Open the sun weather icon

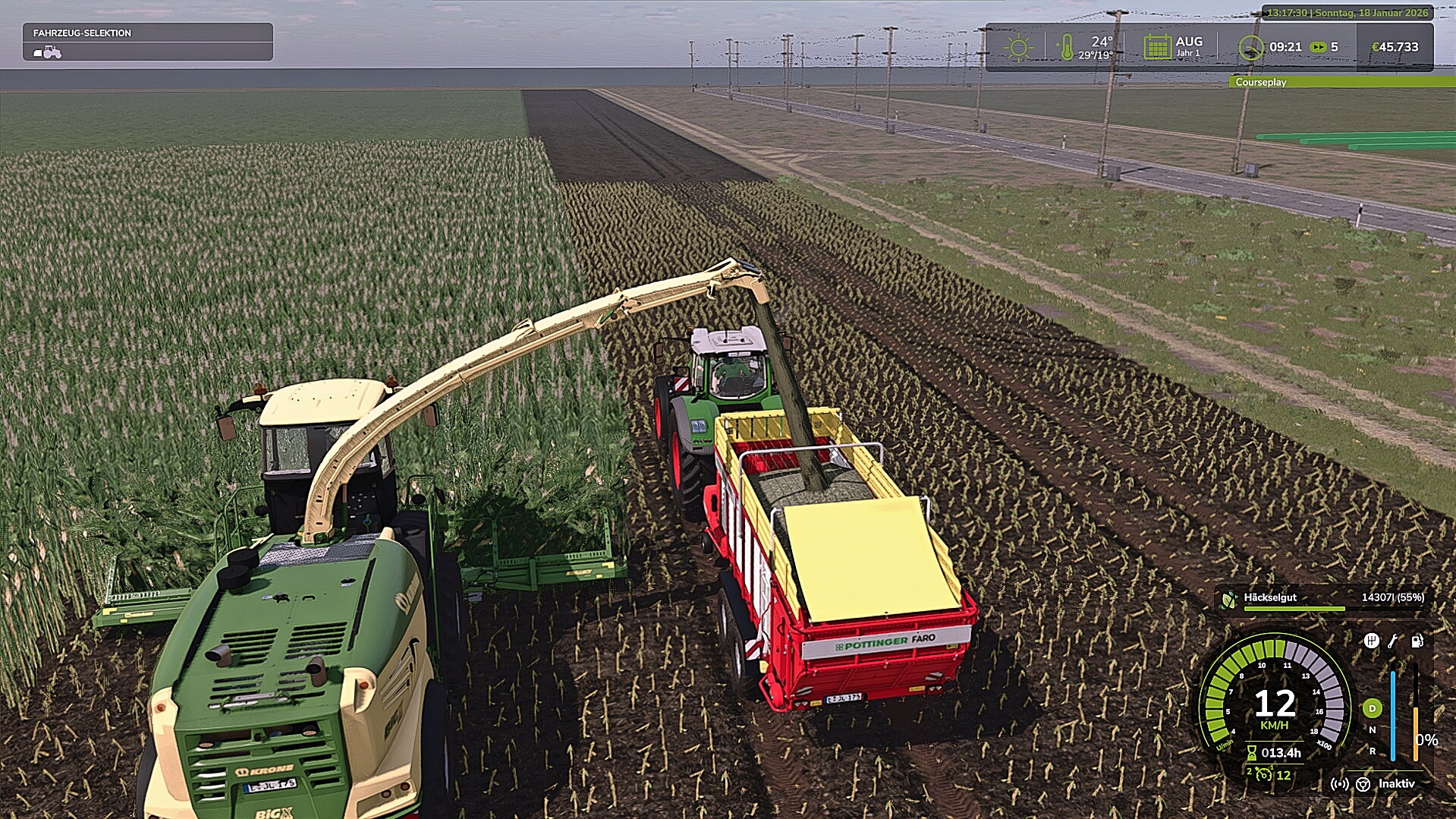click(1018, 46)
